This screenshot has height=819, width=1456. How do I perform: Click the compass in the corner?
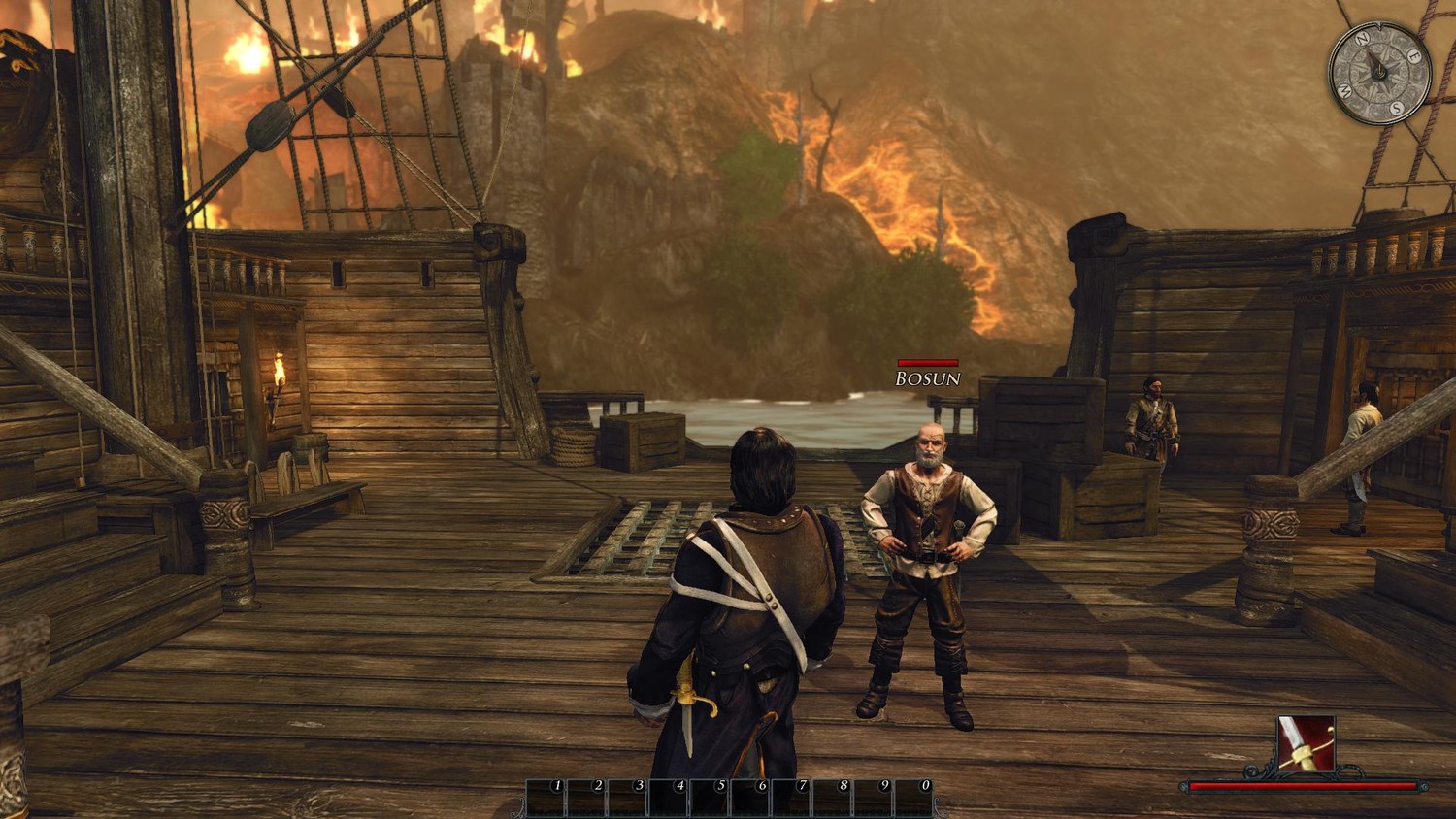(1378, 74)
